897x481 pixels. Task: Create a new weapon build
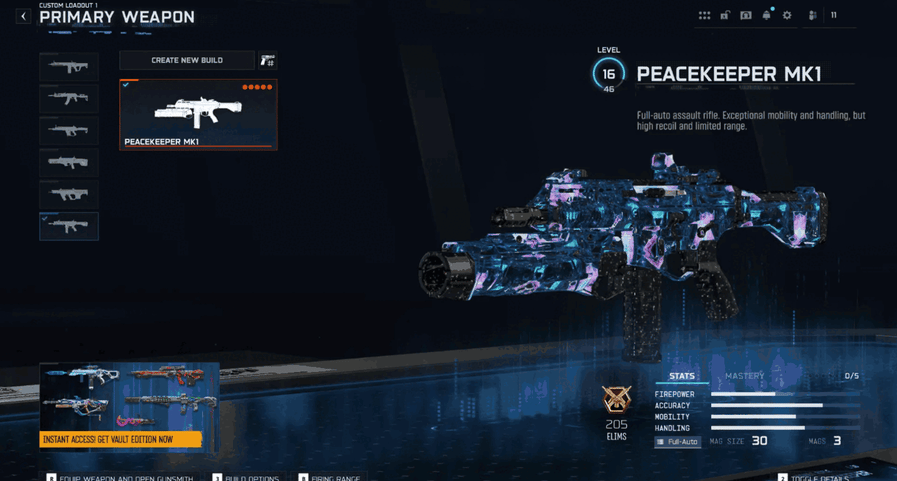coord(187,60)
